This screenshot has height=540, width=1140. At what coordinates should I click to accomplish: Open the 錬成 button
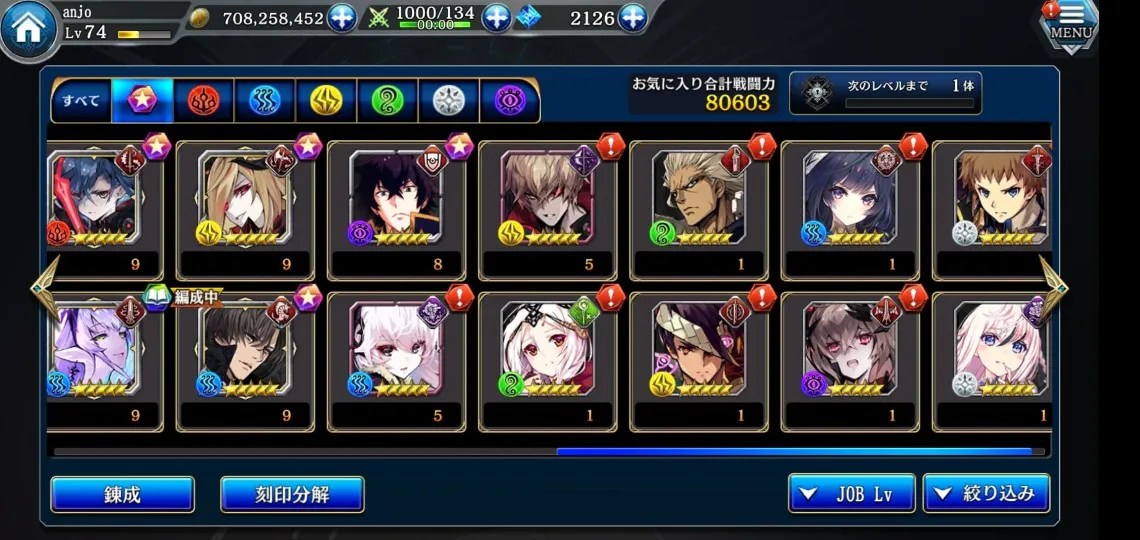point(122,494)
